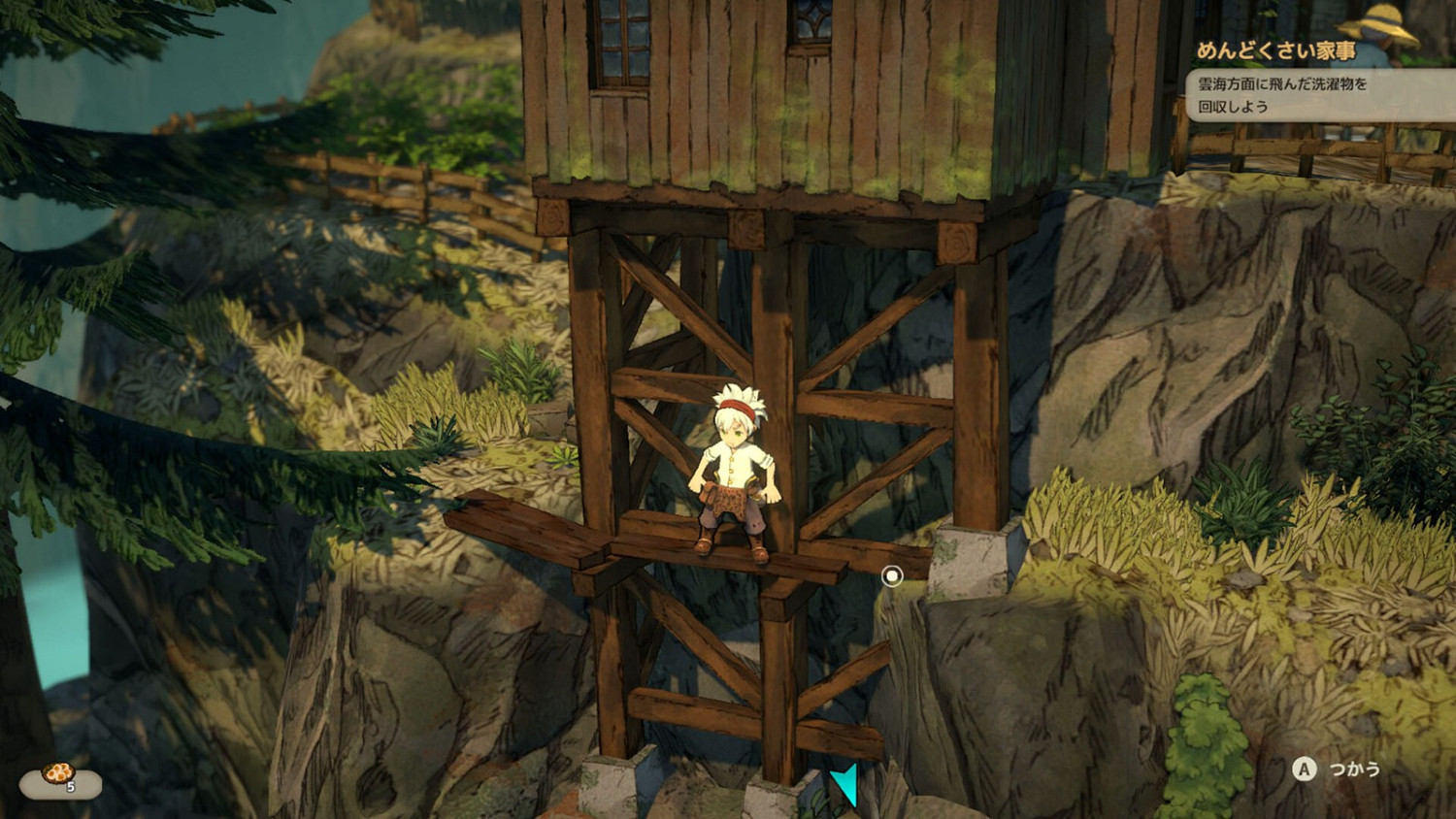This screenshot has height=819, width=1456.
Task: Click the white interaction dot marker
Action: (892, 575)
